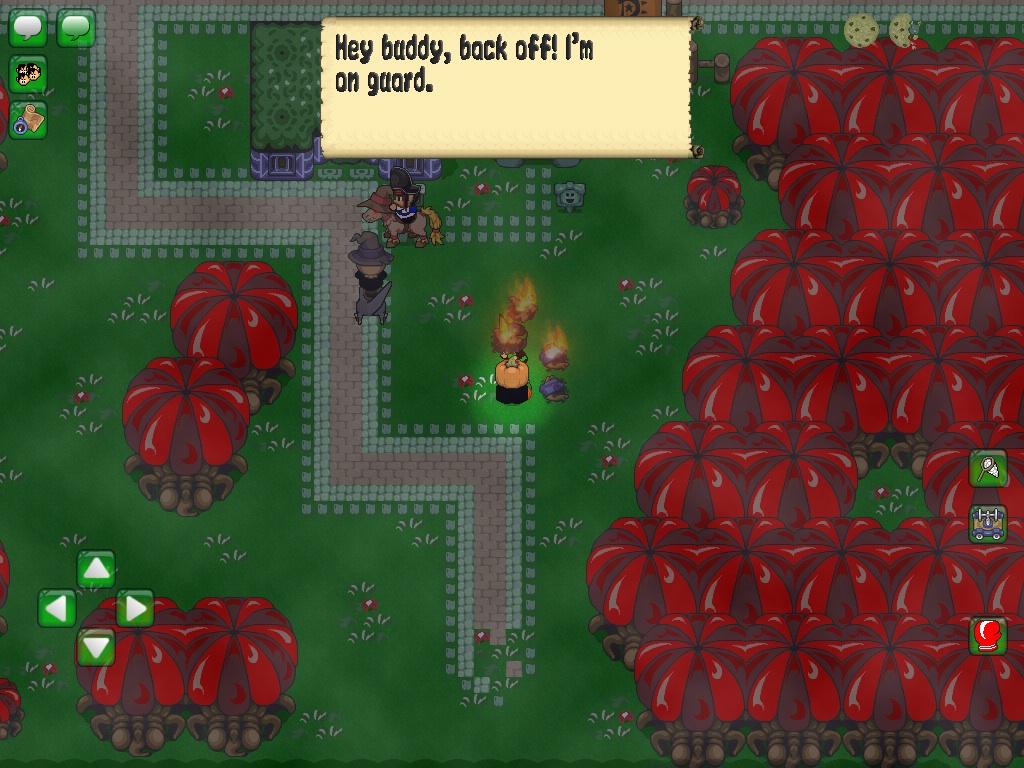The height and width of the screenshot is (768, 1024).
Task: Open the map and compass icon
Action: tap(28, 120)
